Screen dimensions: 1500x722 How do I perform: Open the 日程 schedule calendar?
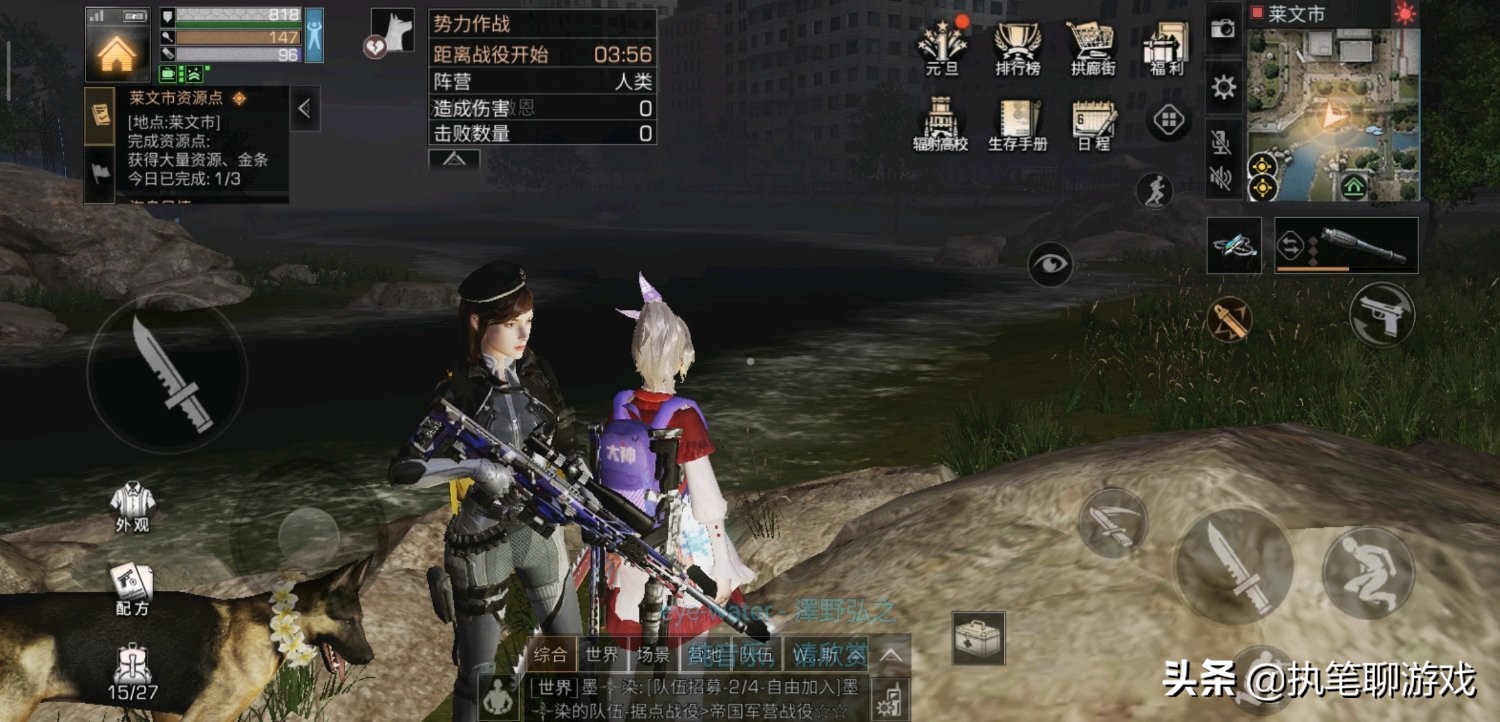1092,125
